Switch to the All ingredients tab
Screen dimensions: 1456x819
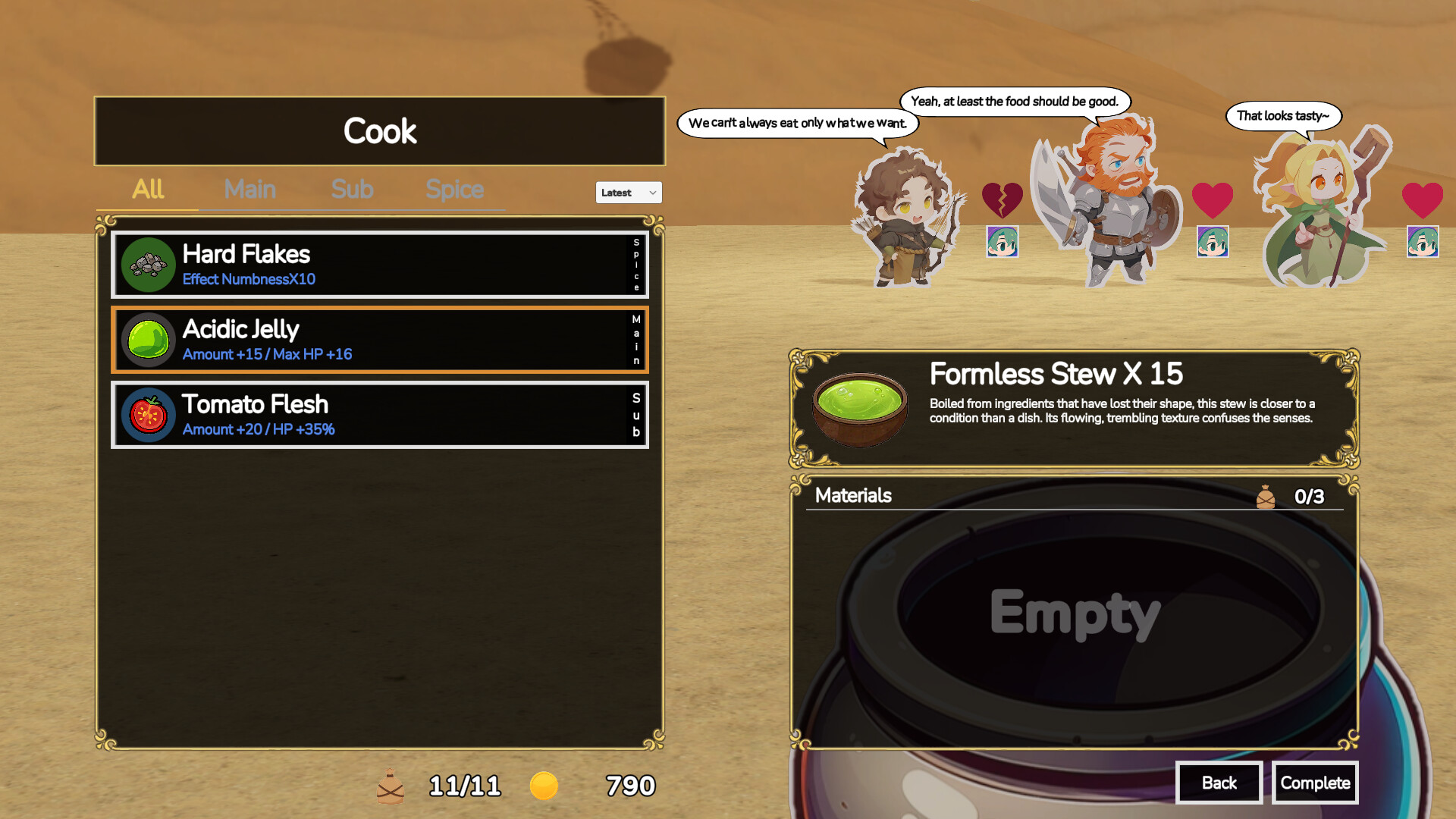[x=148, y=190]
